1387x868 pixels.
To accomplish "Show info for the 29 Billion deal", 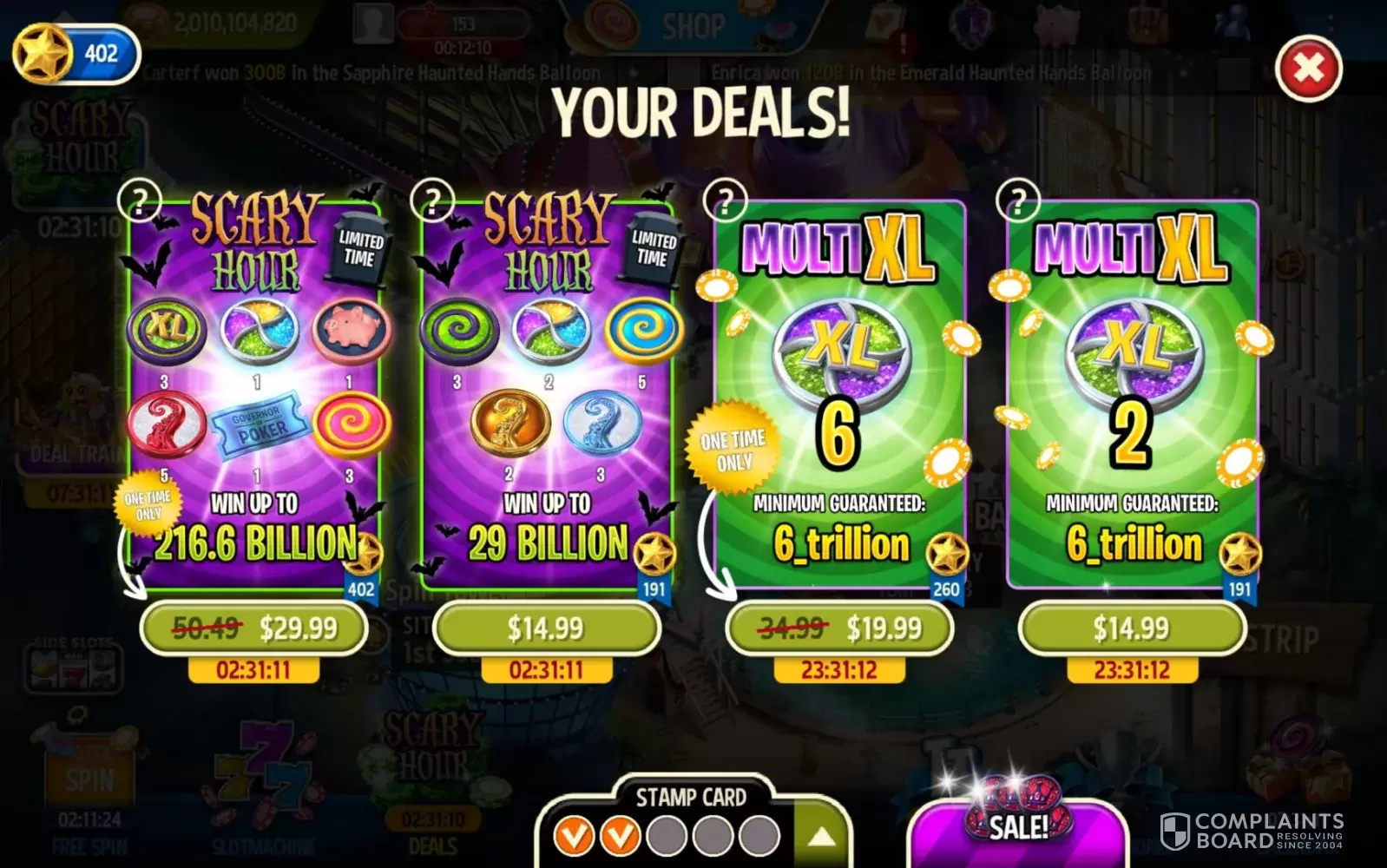I will click(432, 202).
